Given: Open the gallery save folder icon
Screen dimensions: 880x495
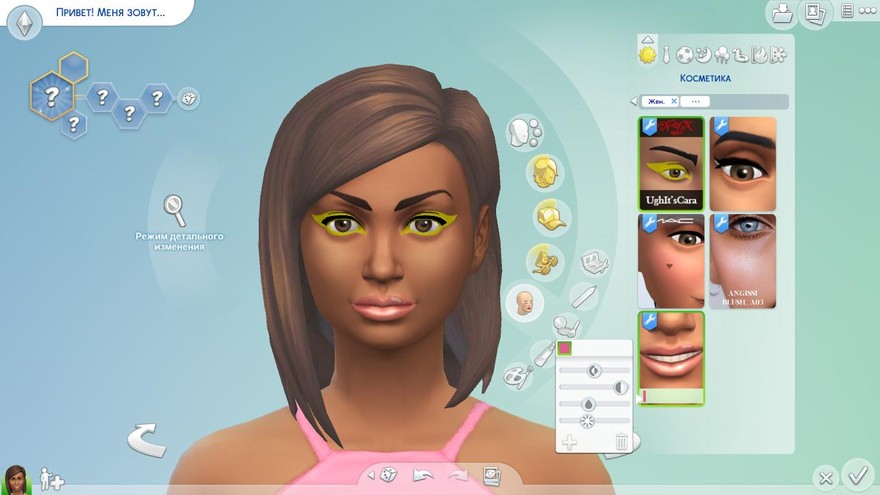Looking at the screenshot, I should click(x=781, y=13).
